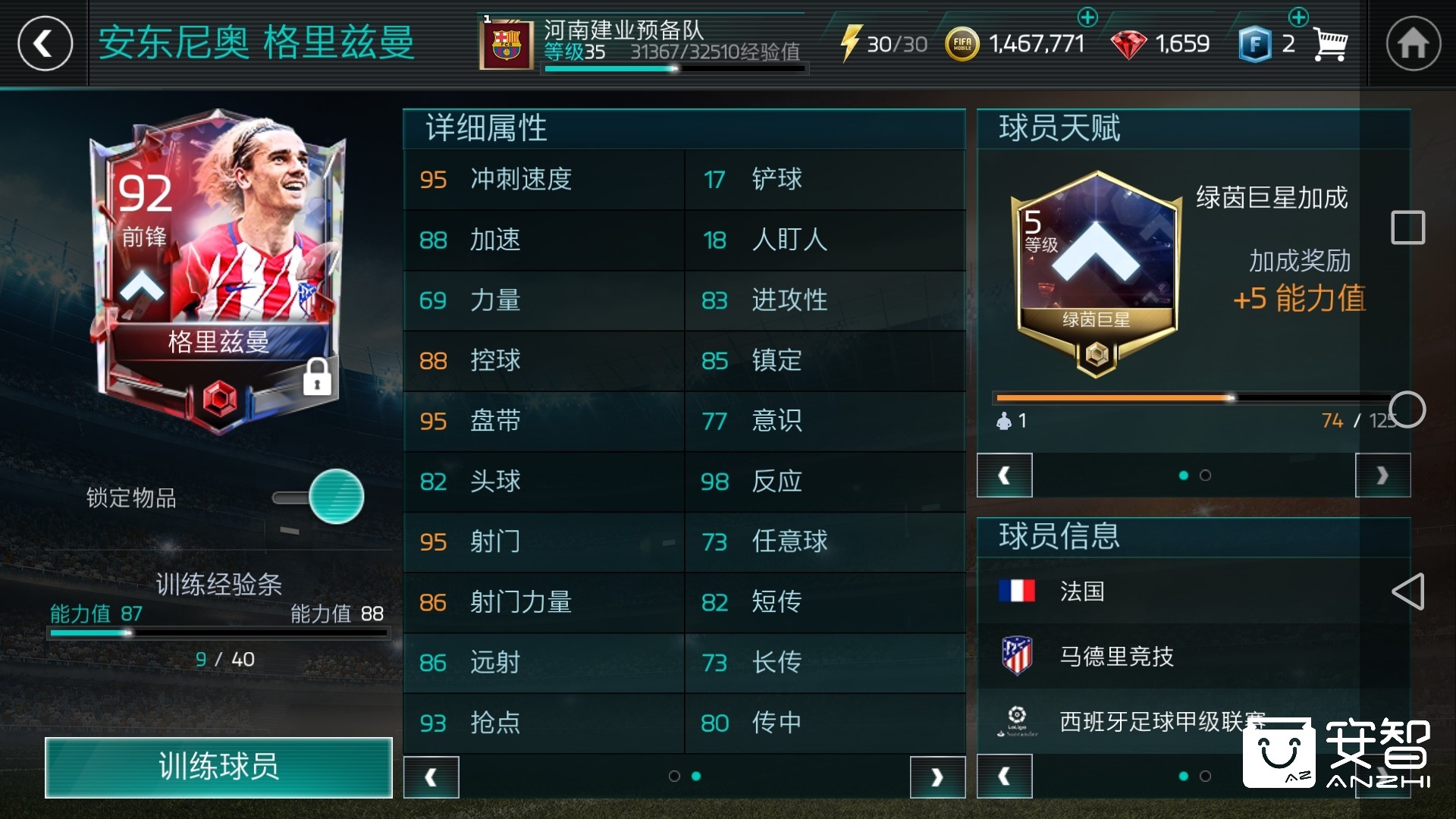Image resolution: width=1456 pixels, height=819 pixels.
Task: Click the lightning energy icon showing 30/30
Action: tap(855, 43)
